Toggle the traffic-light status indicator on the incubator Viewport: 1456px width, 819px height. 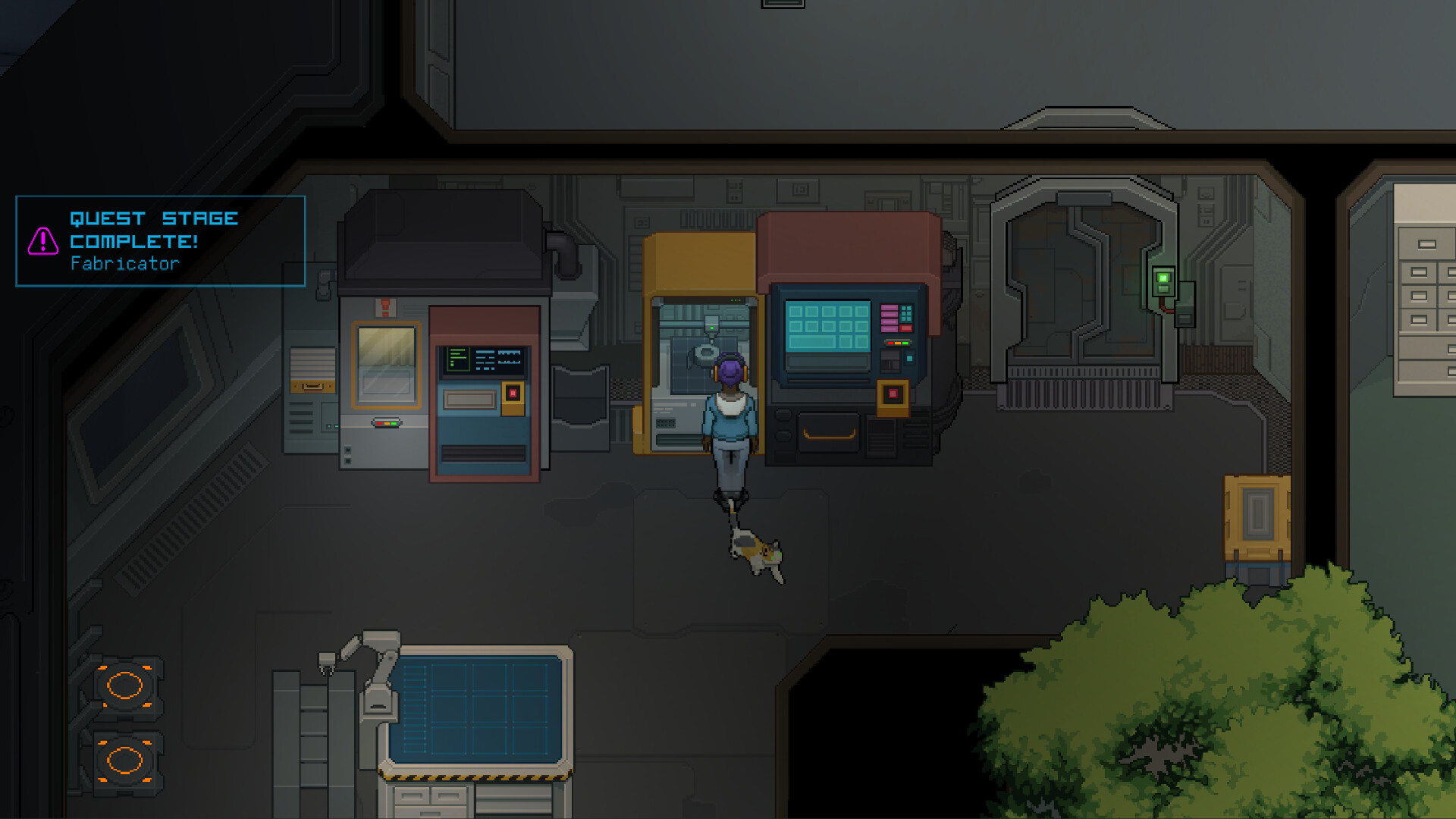coord(386,423)
